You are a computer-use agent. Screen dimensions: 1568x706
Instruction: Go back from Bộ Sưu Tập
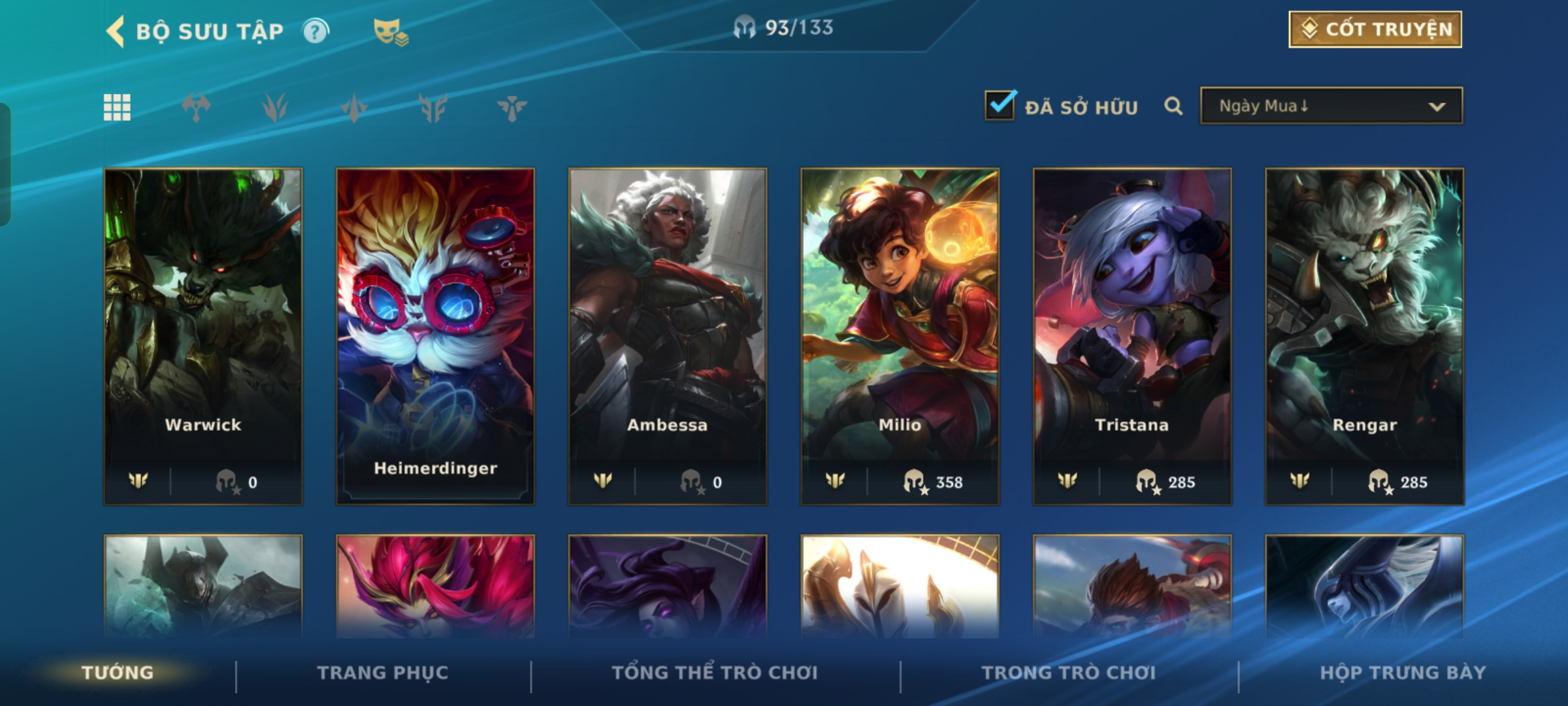pos(116,31)
